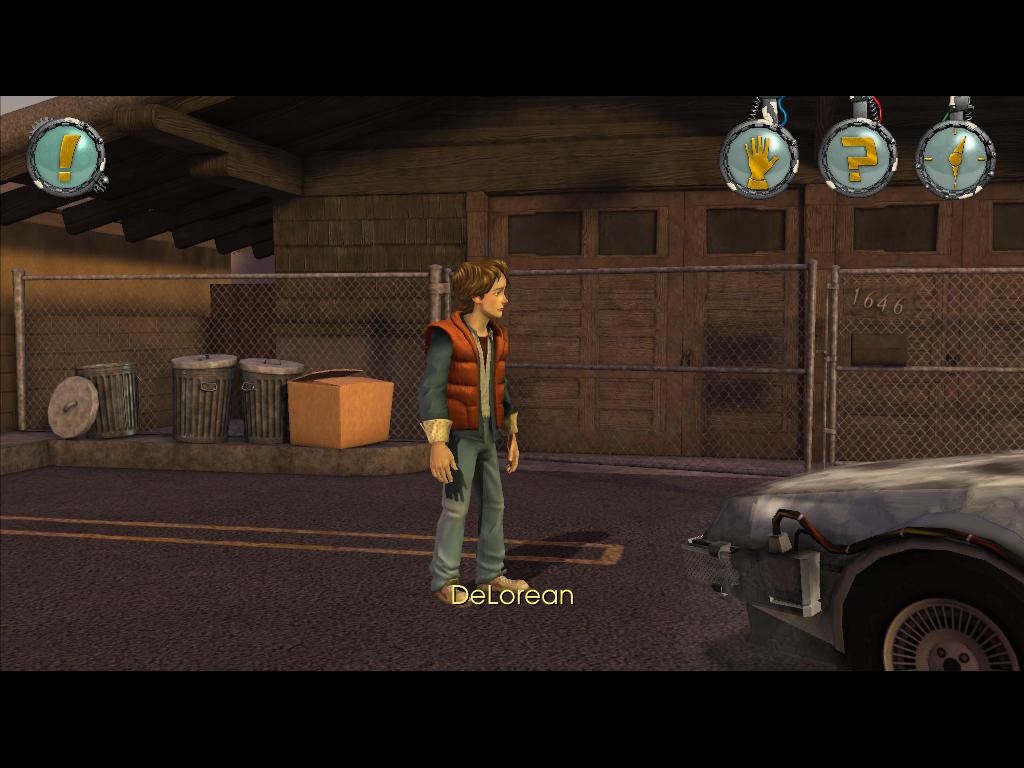The image size is (1024, 768).
Task: Open the compass navigation icon
Action: [x=955, y=158]
